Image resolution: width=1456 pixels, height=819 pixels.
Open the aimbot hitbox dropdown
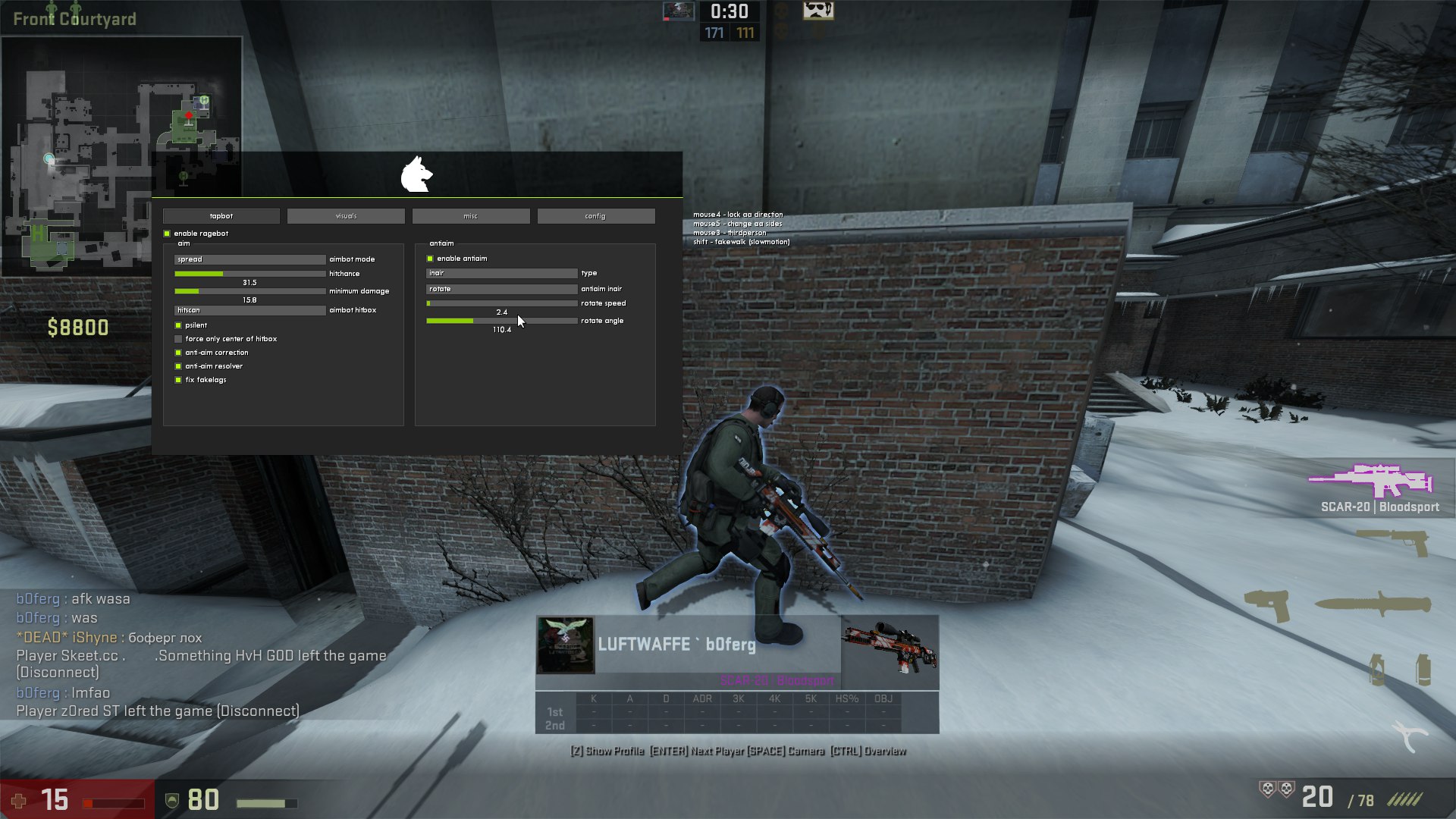click(x=249, y=310)
